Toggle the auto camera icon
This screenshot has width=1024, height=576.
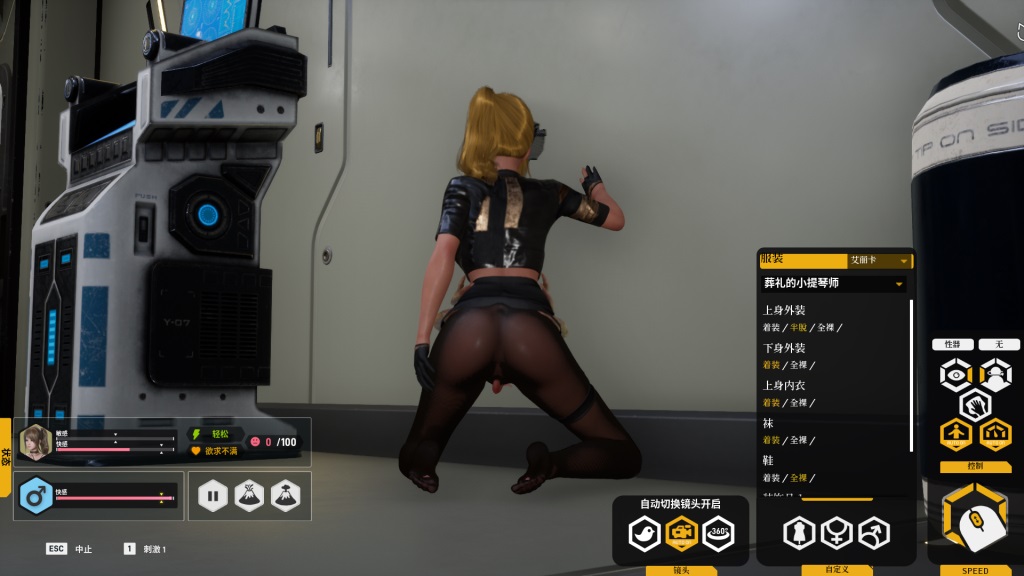682,533
